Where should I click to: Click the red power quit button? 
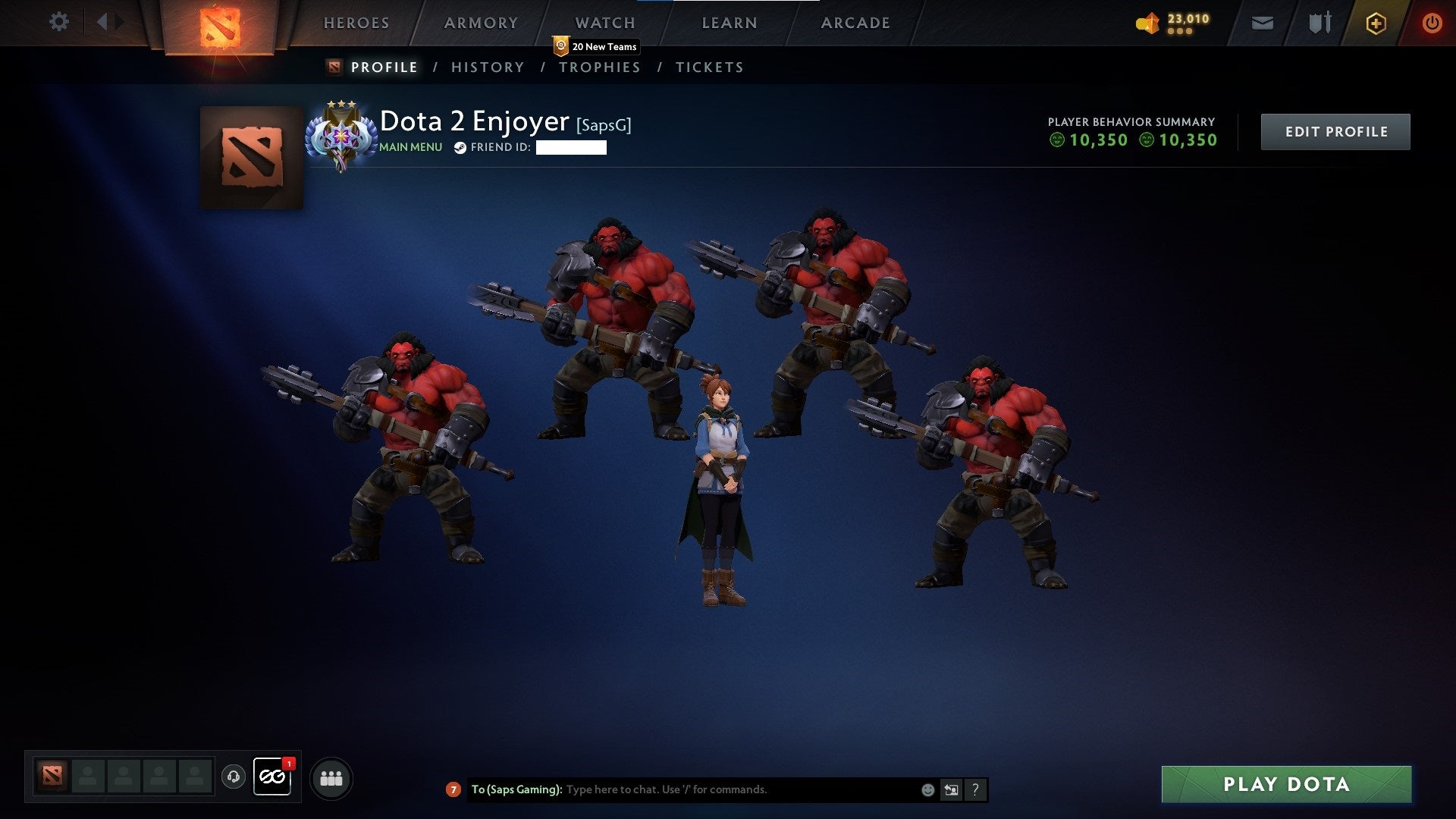[1432, 24]
